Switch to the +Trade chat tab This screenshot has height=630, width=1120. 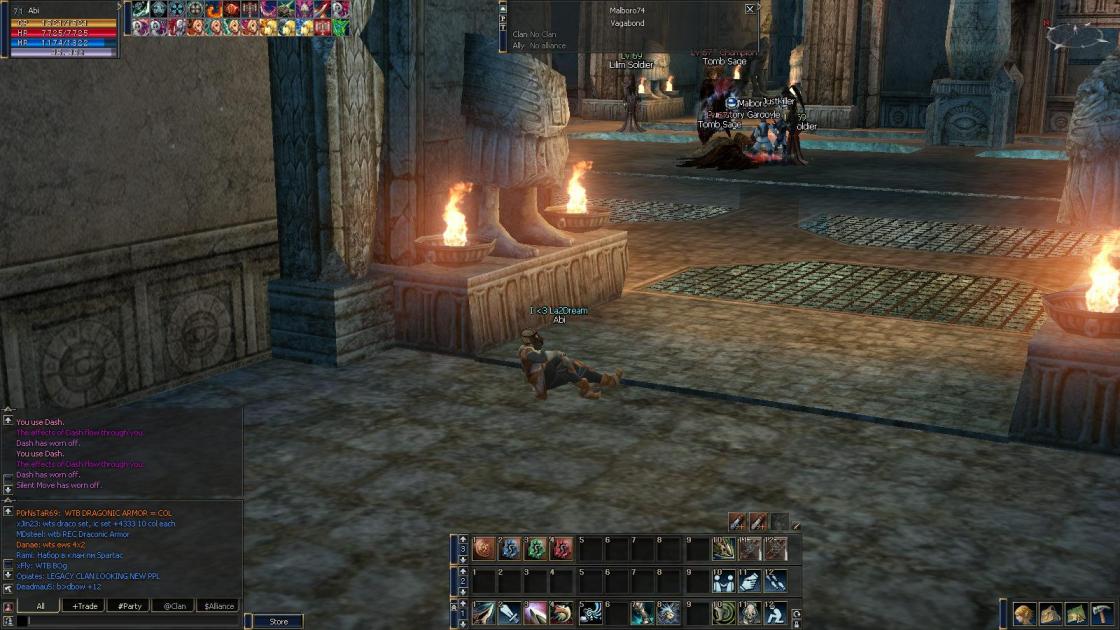[x=85, y=606]
